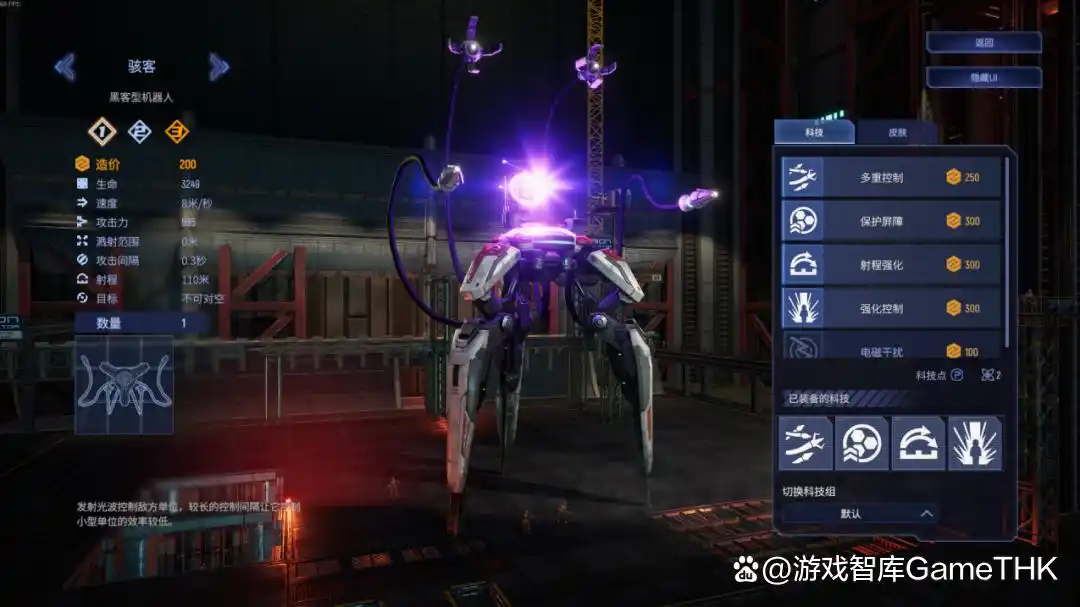Select the 多重控制 tech costing 250
1080x607 pixels.
click(891, 178)
